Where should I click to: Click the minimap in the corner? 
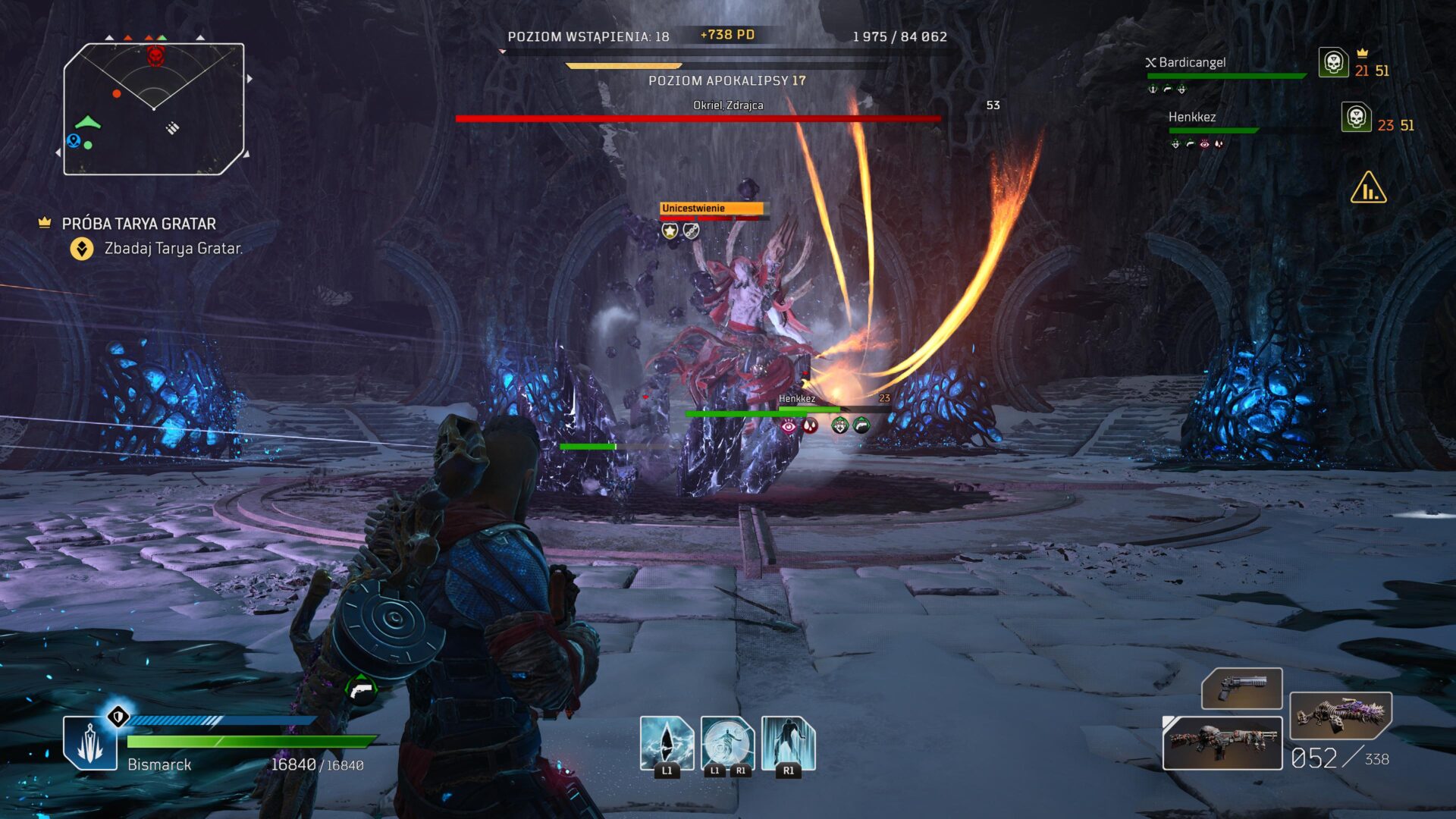click(x=154, y=108)
